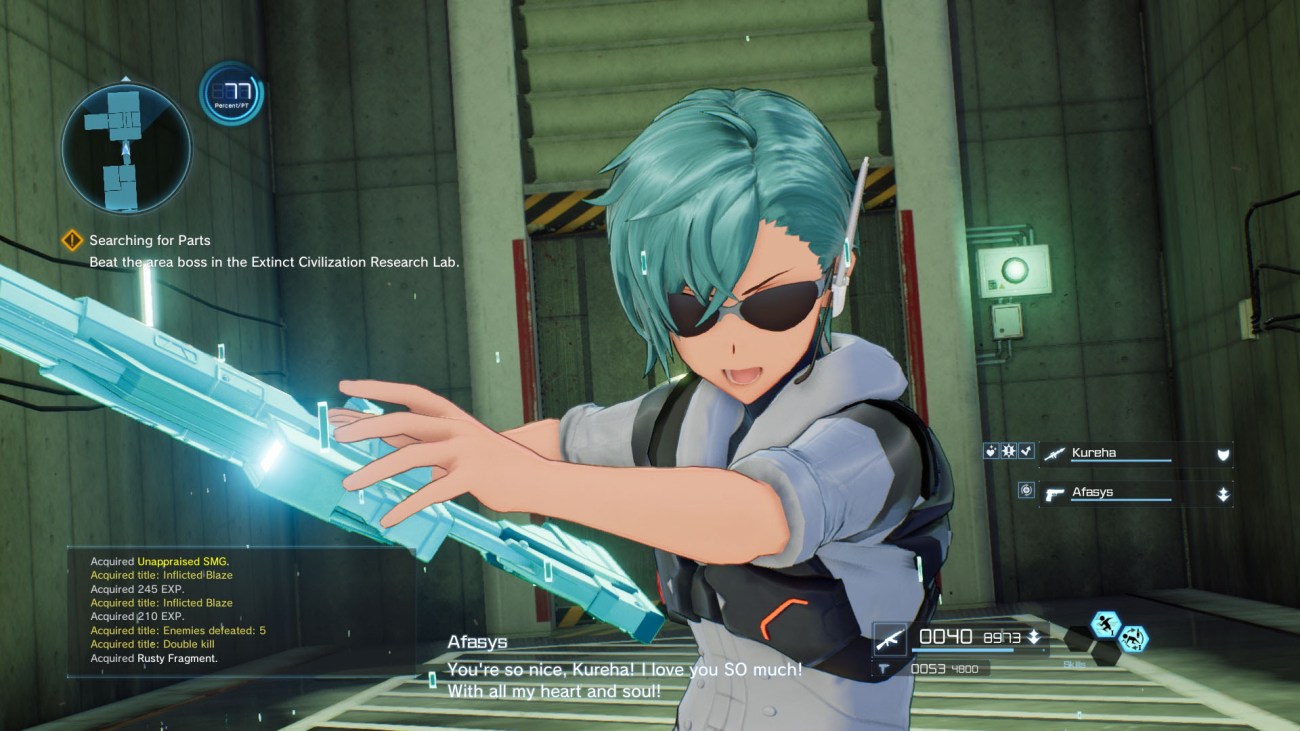Image resolution: width=1300 pixels, height=731 pixels.
Task: Click Afasys's pistol icon in the party list
Action: tap(1055, 495)
